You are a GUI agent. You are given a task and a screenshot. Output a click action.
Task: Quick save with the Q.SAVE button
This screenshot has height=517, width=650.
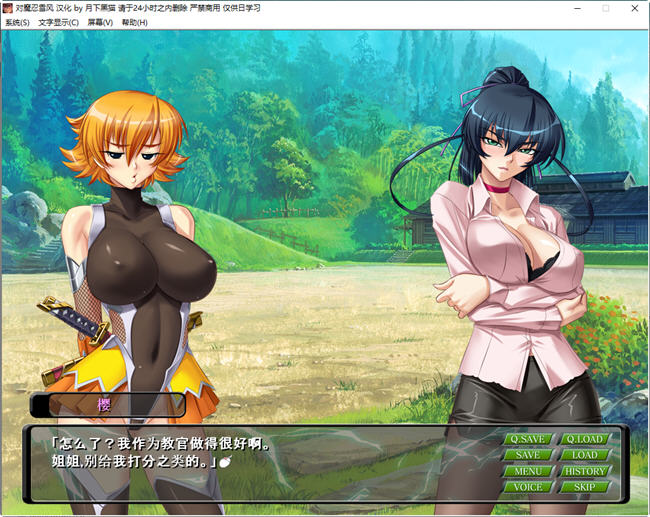point(527,439)
